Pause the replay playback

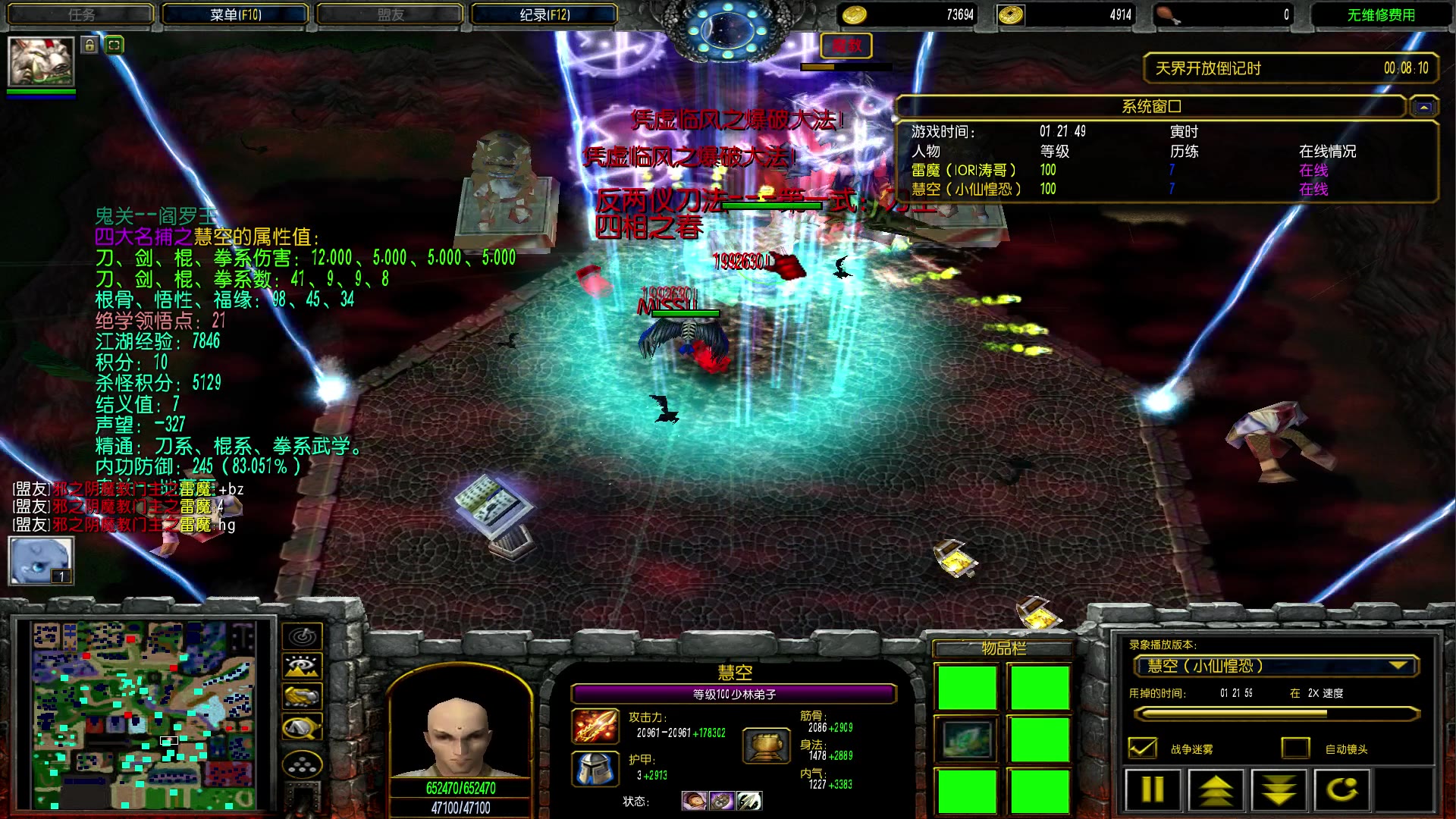coord(1153,790)
